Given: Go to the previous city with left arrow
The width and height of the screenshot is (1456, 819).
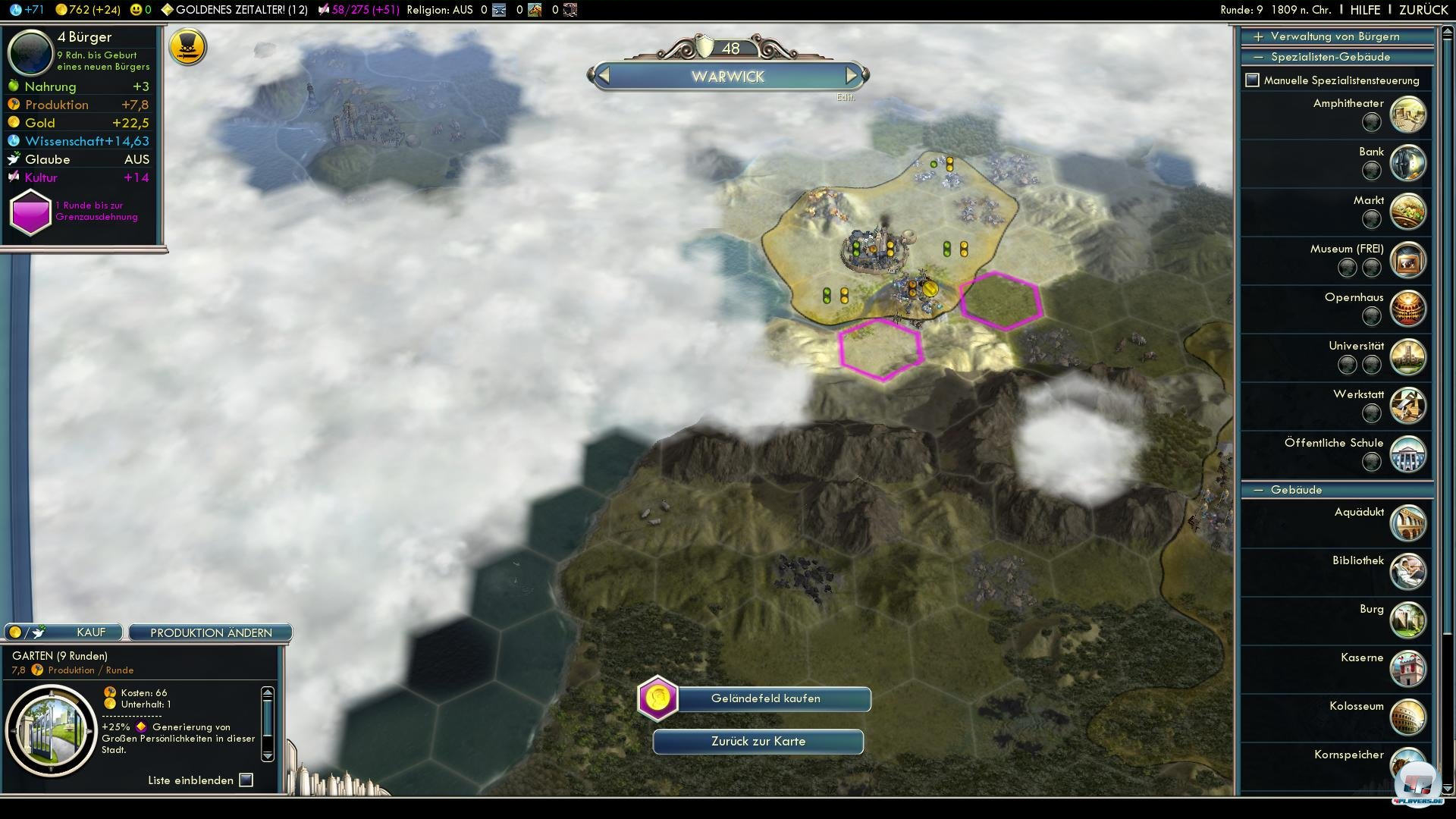Looking at the screenshot, I should point(604,76).
